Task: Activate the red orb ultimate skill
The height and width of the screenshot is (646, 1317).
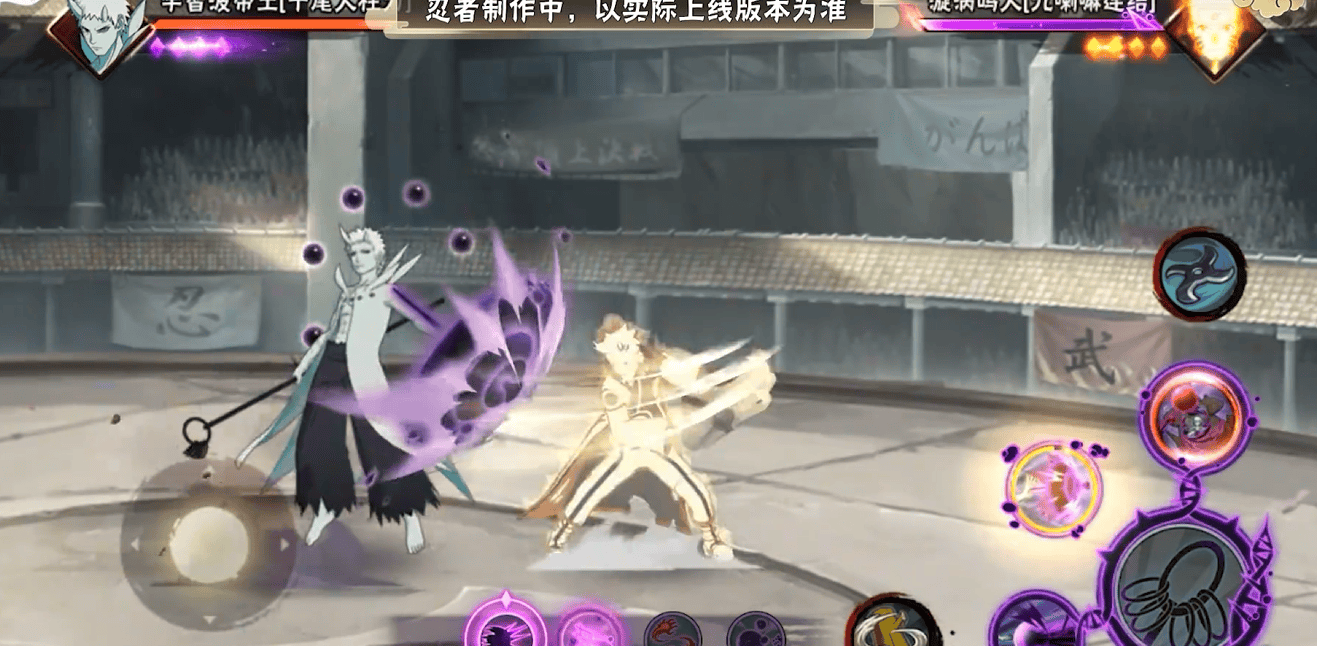Action: pyautogui.click(x=1194, y=416)
